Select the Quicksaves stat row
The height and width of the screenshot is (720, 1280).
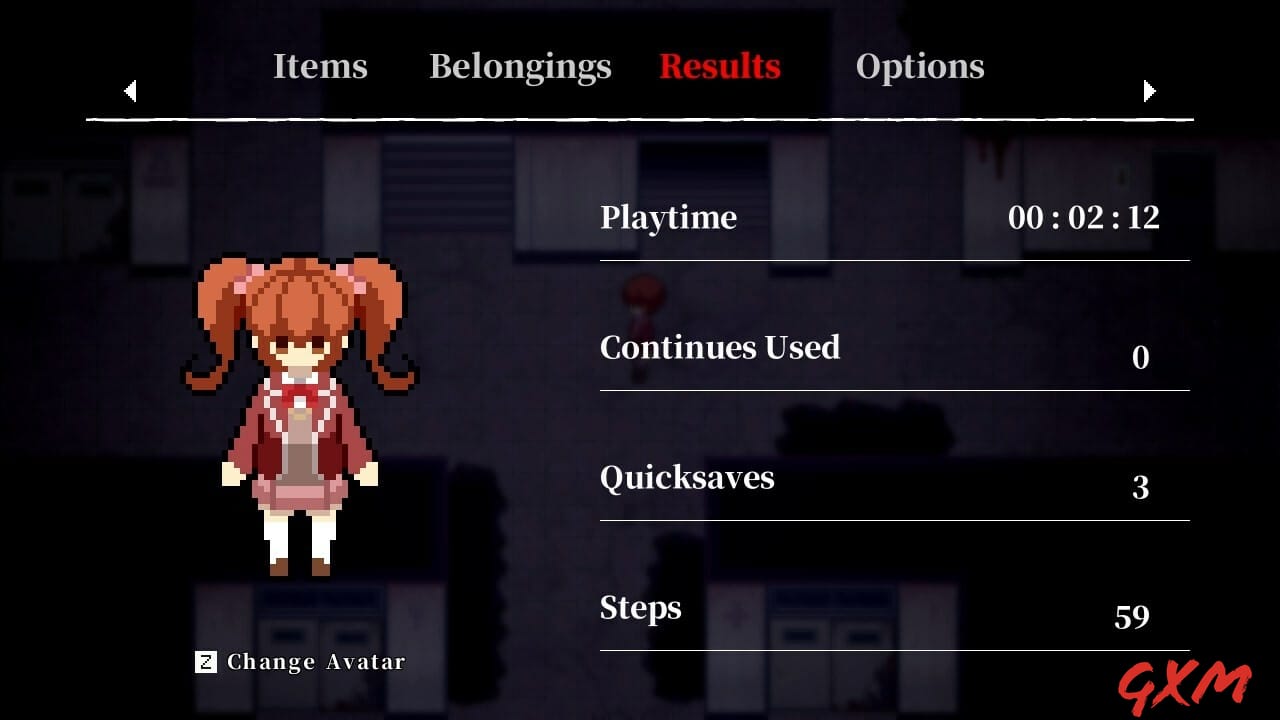[x=686, y=478]
